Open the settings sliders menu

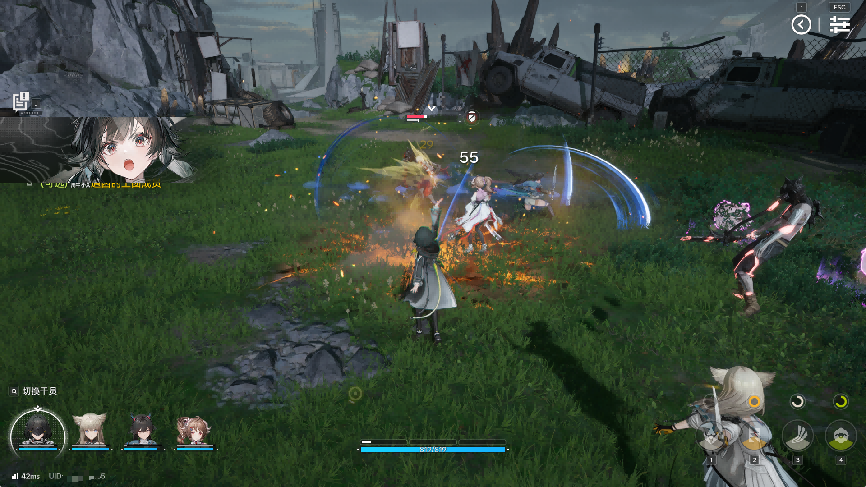coord(840,25)
